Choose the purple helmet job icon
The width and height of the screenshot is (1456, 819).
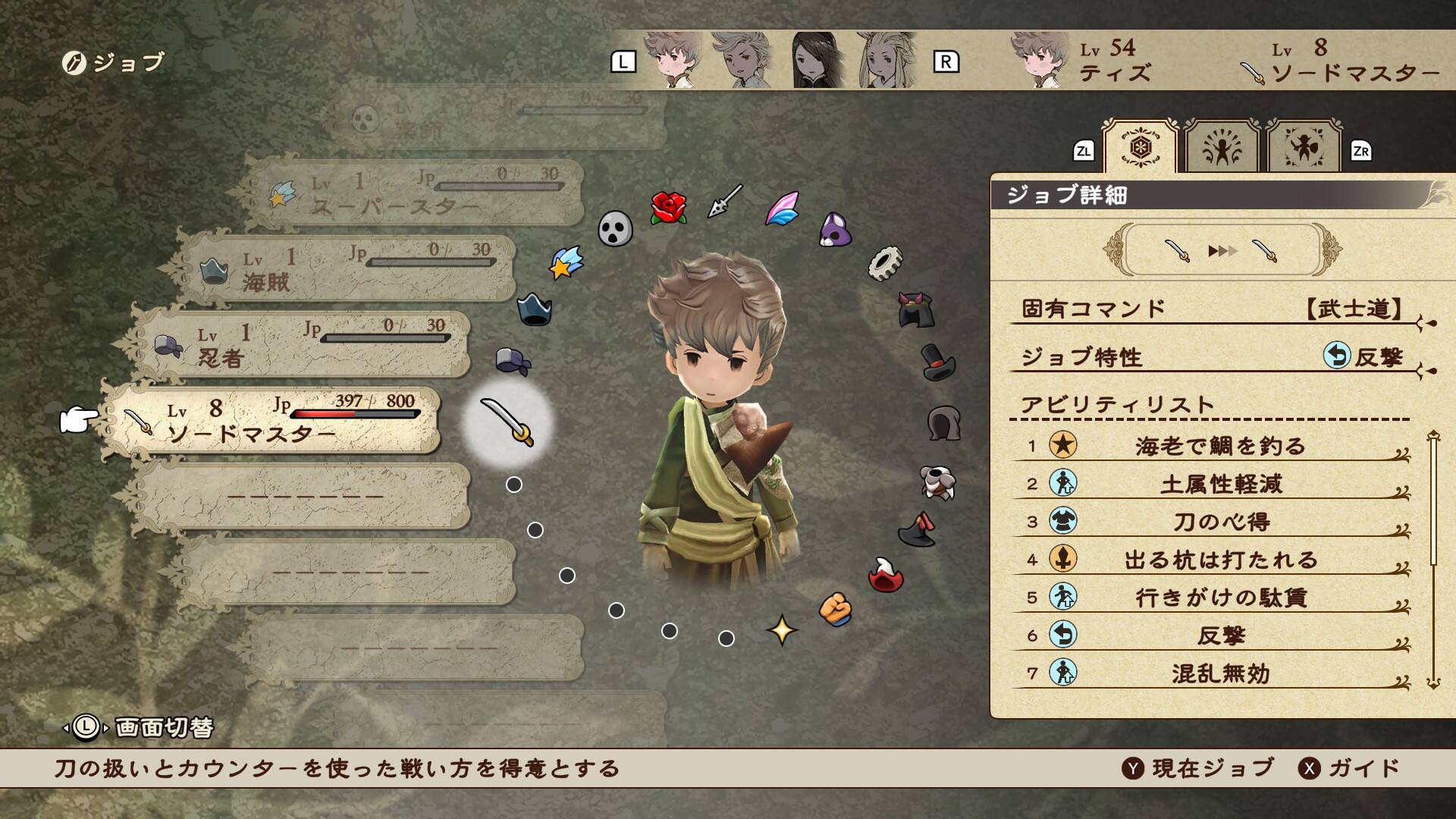tap(835, 229)
